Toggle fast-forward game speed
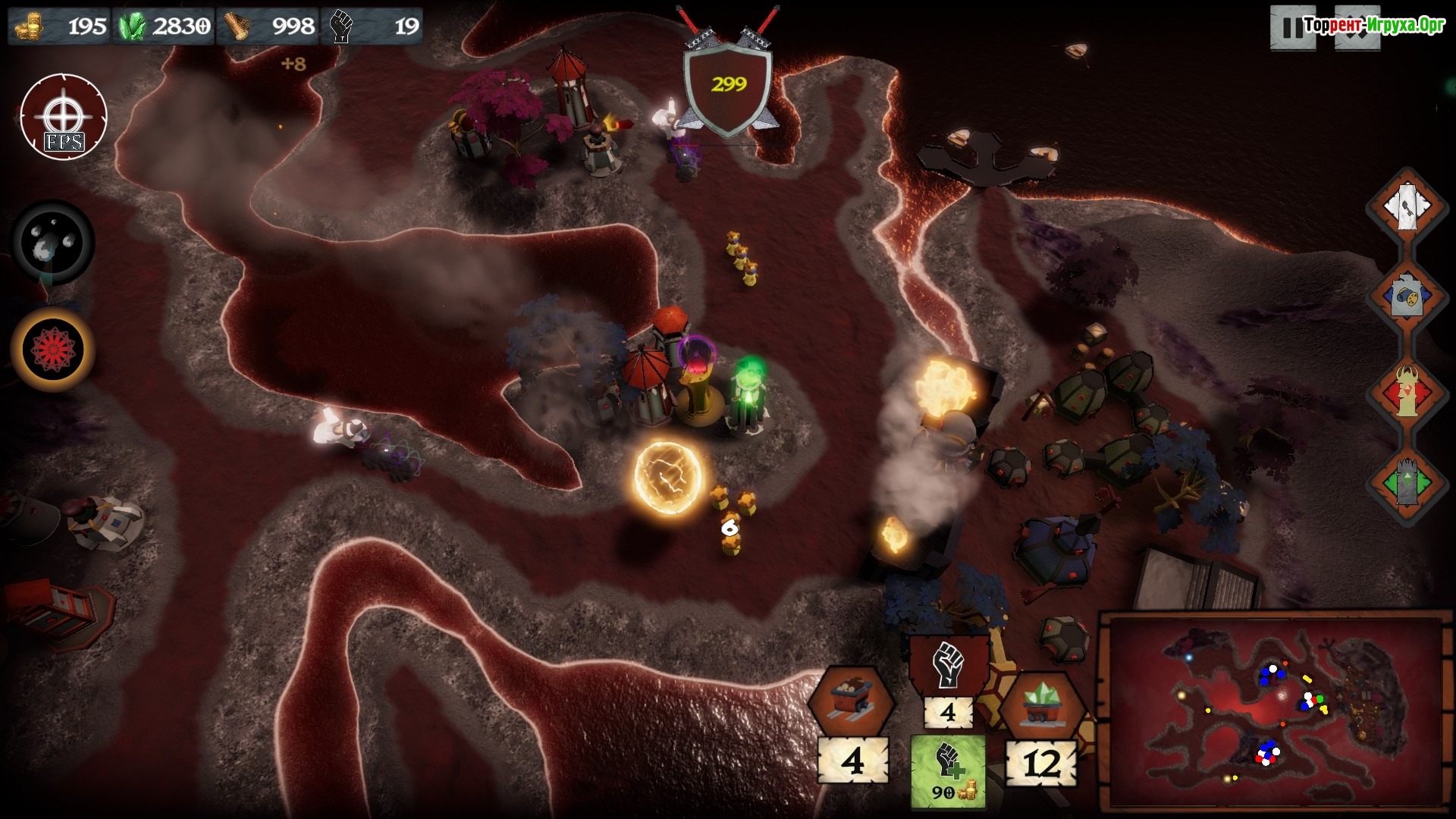This screenshot has height=819, width=1456. pyautogui.click(x=1357, y=27)
